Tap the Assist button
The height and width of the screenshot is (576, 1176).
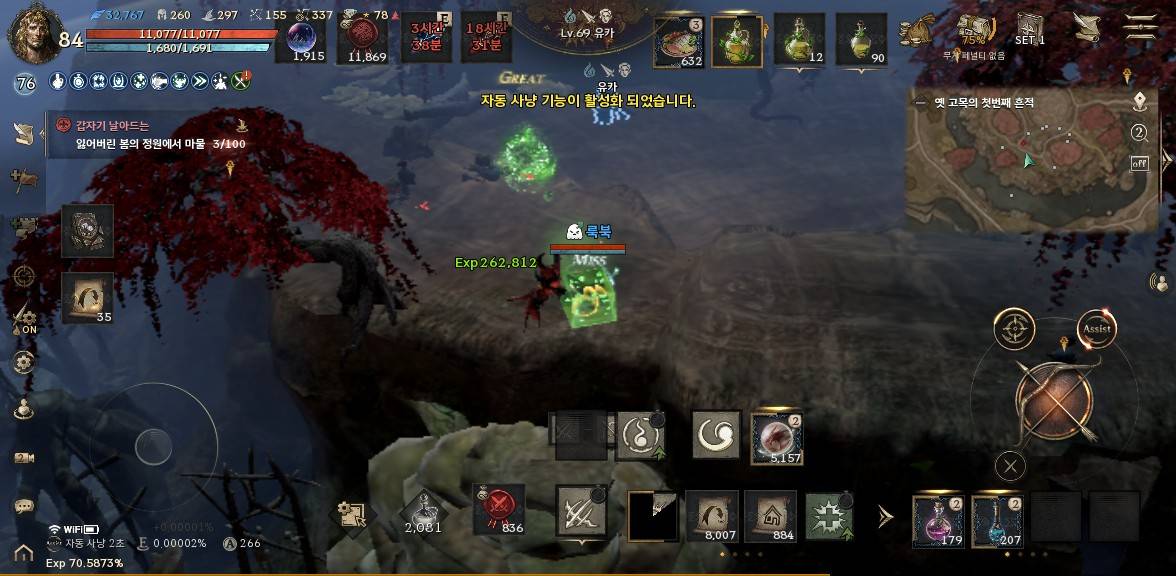click(x=1096, y=328)
